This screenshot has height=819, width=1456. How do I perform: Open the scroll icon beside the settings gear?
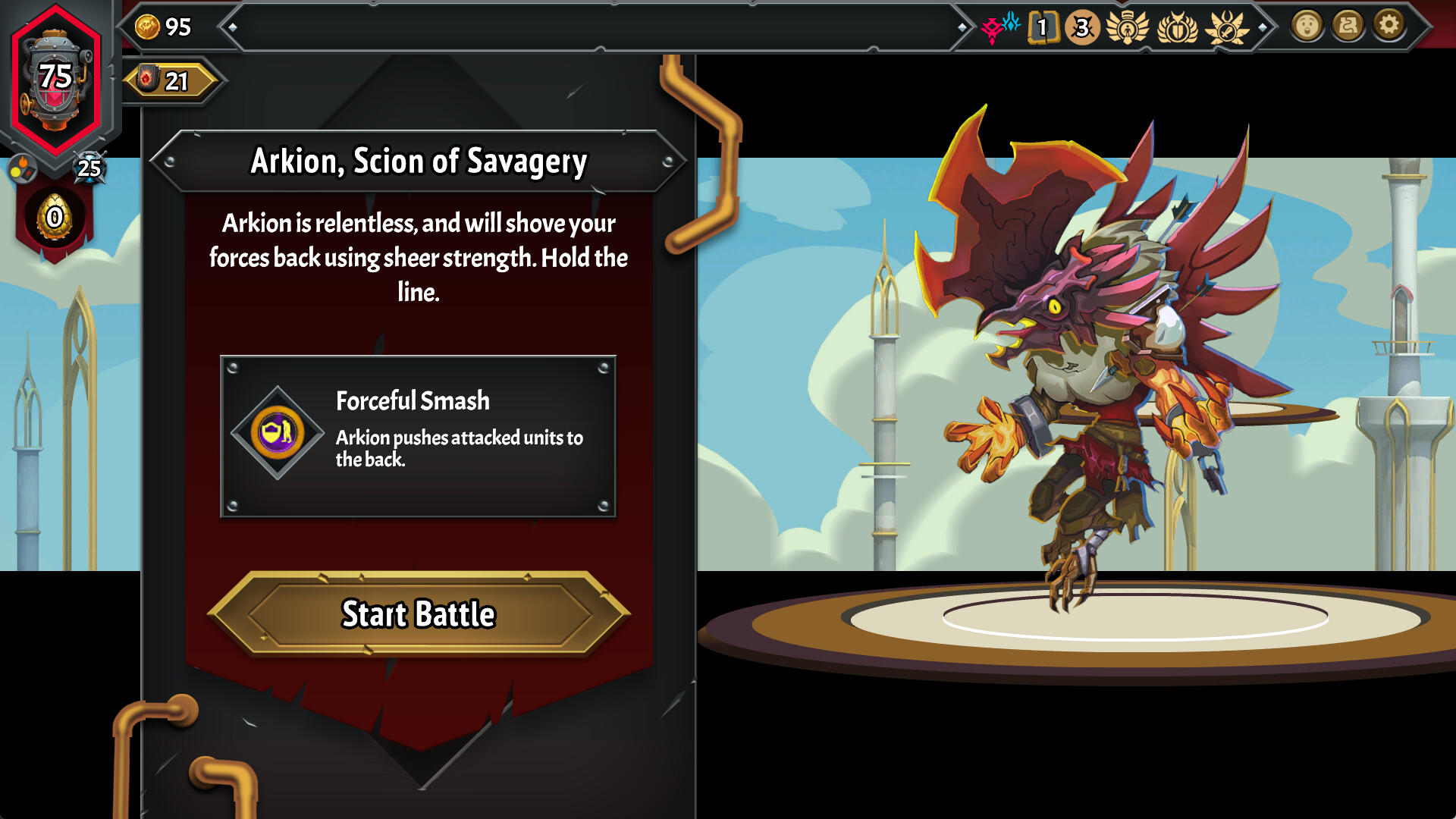[x=1348, y=25]
